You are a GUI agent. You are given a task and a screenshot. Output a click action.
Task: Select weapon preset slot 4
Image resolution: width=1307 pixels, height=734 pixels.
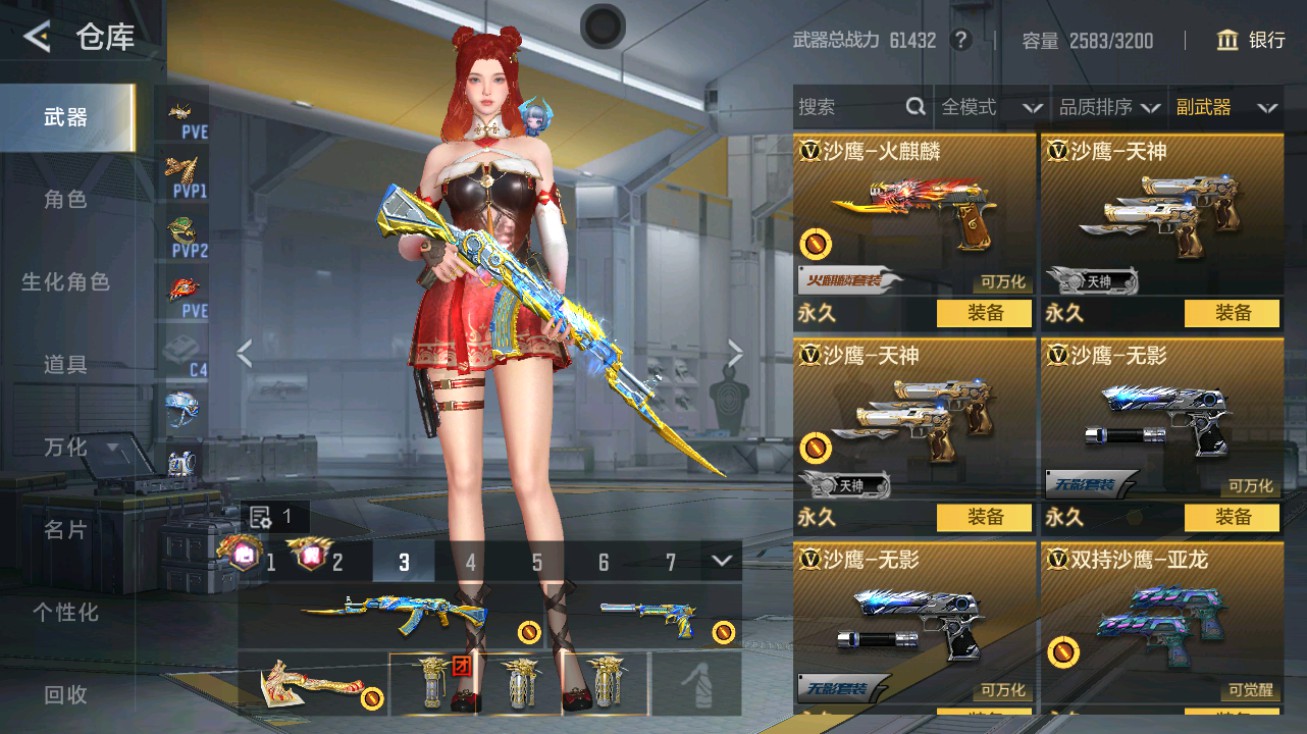[x=470, y=563]
